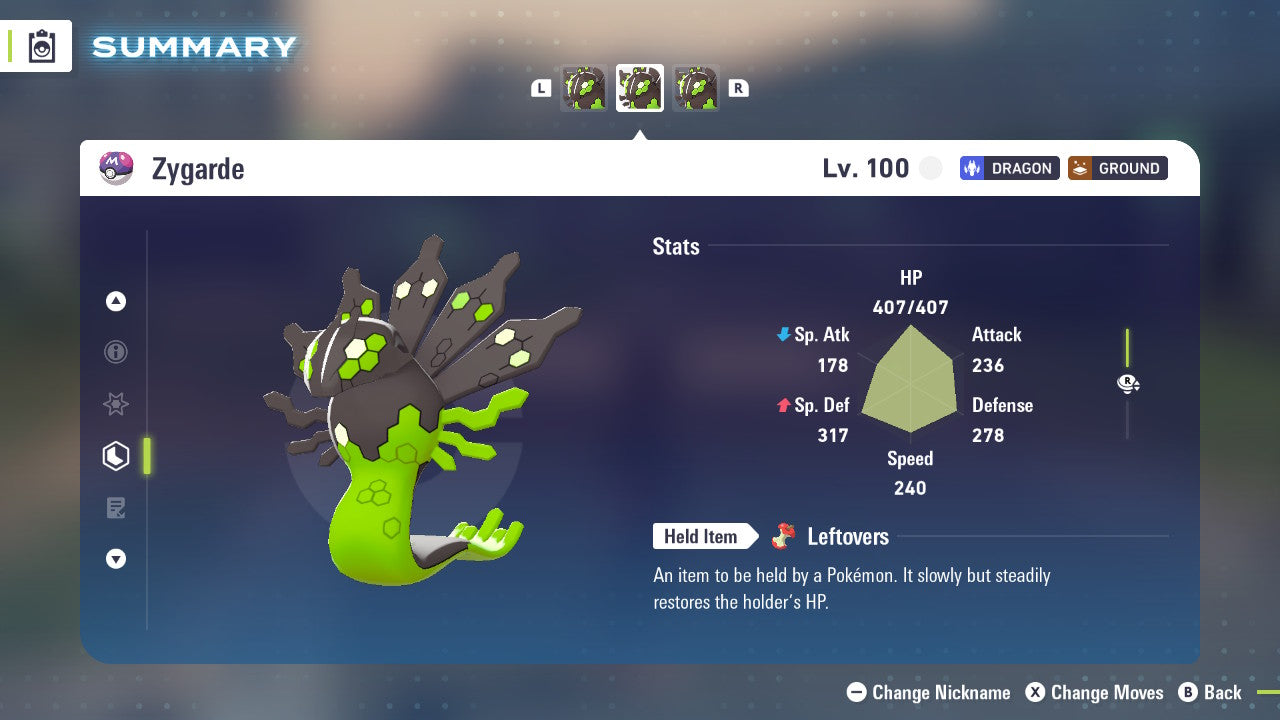Image resolution: width=1280 pixels, height=720 pixels.
Task: Click the green page position indicator bar
Action: [148, 456]
